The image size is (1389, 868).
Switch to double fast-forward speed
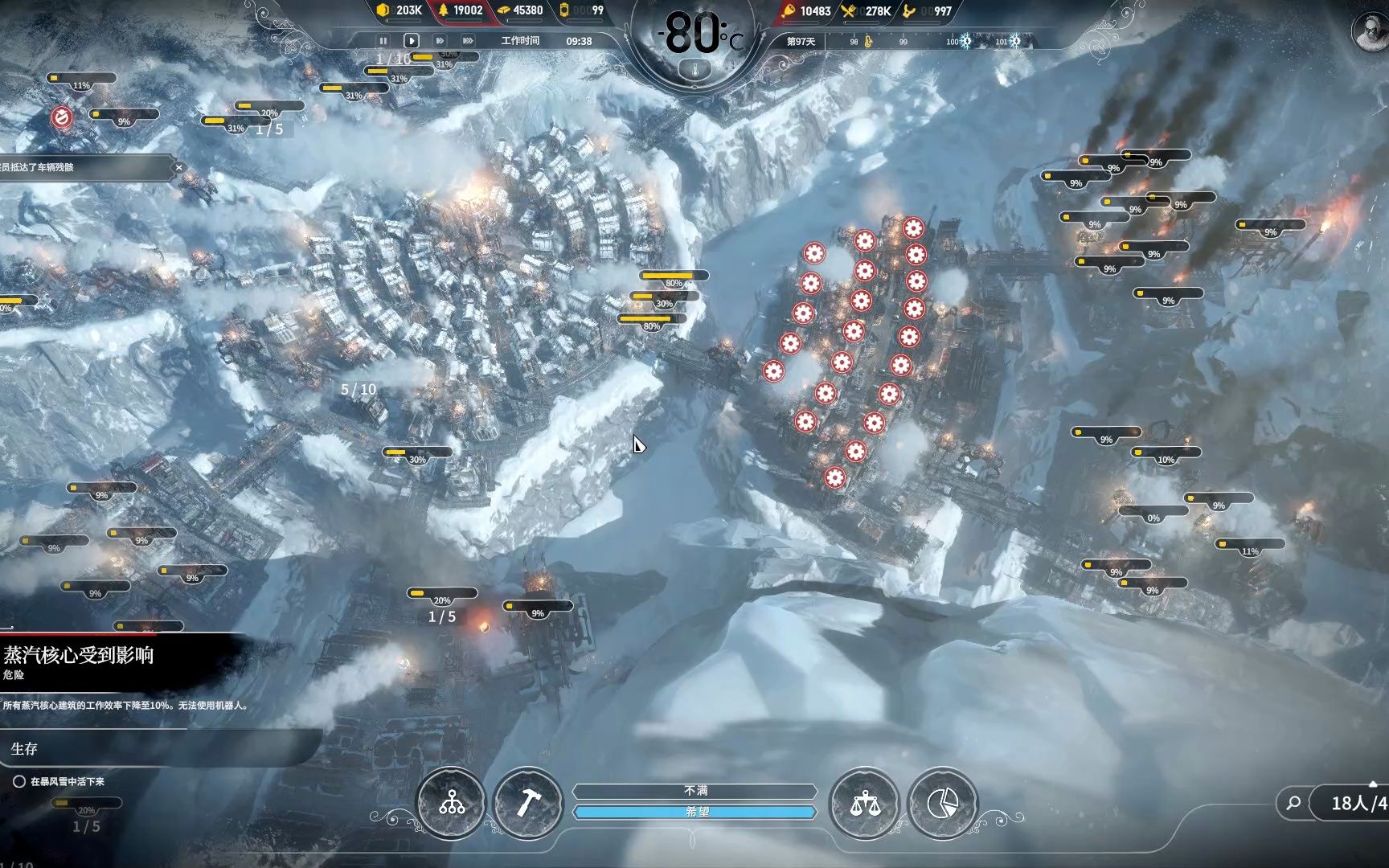click(x=440, y=40)
